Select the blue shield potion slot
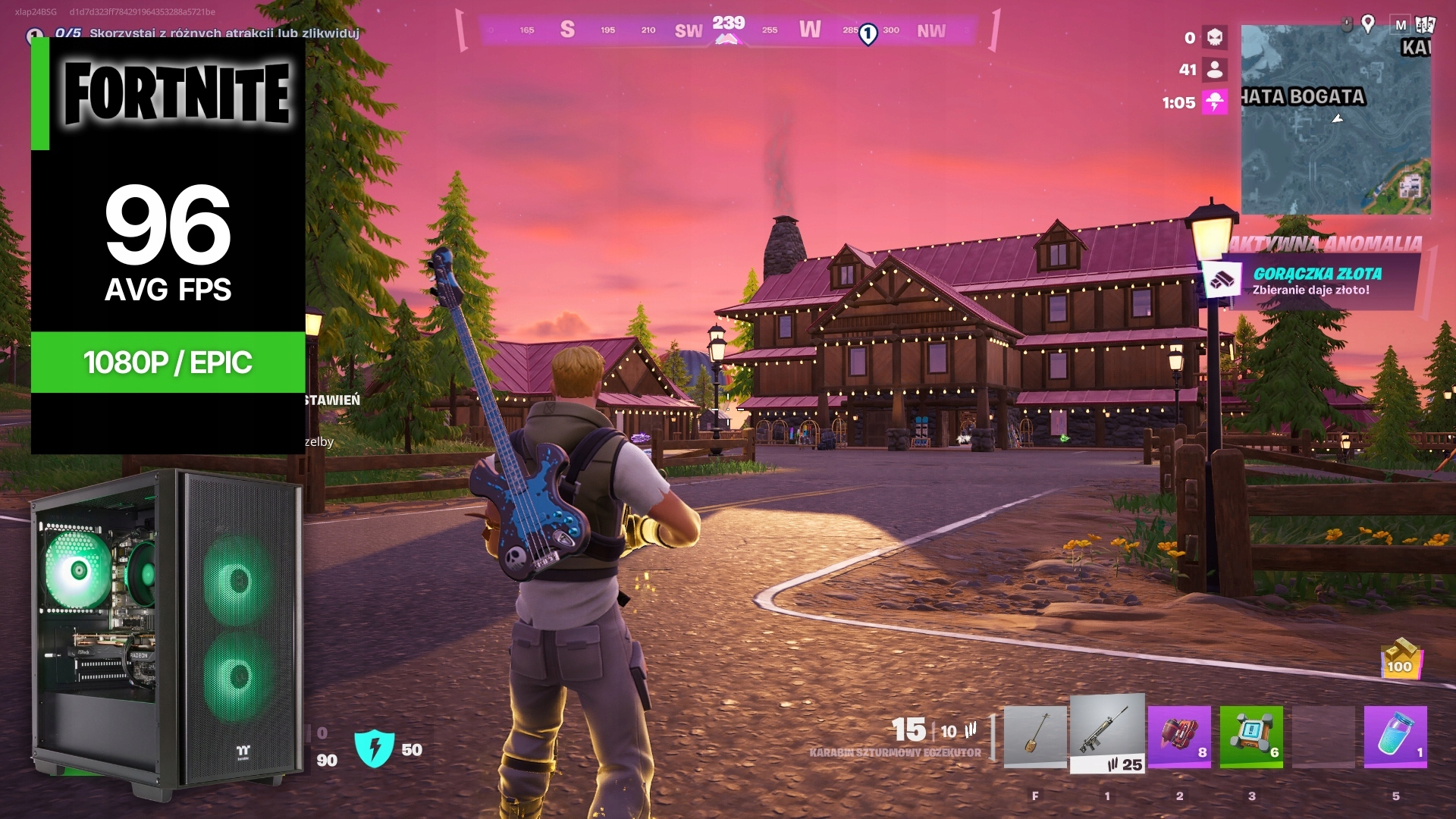The height and width of the screenshot is (819, 1456). [1395, 736]
